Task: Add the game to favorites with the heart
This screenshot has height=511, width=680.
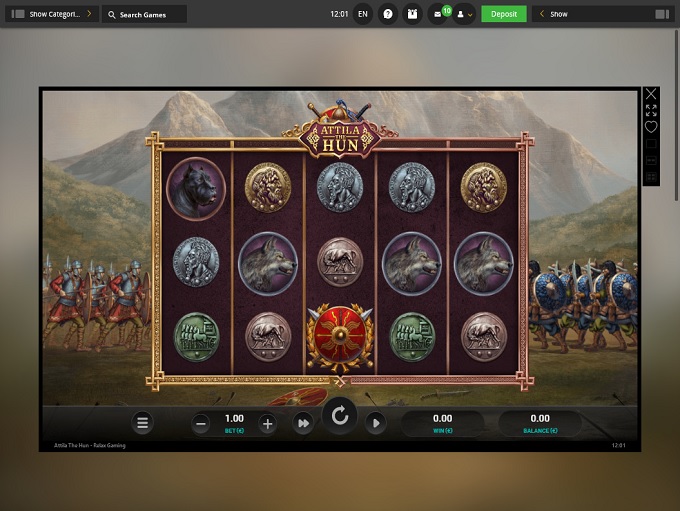Action: point(651,127)
